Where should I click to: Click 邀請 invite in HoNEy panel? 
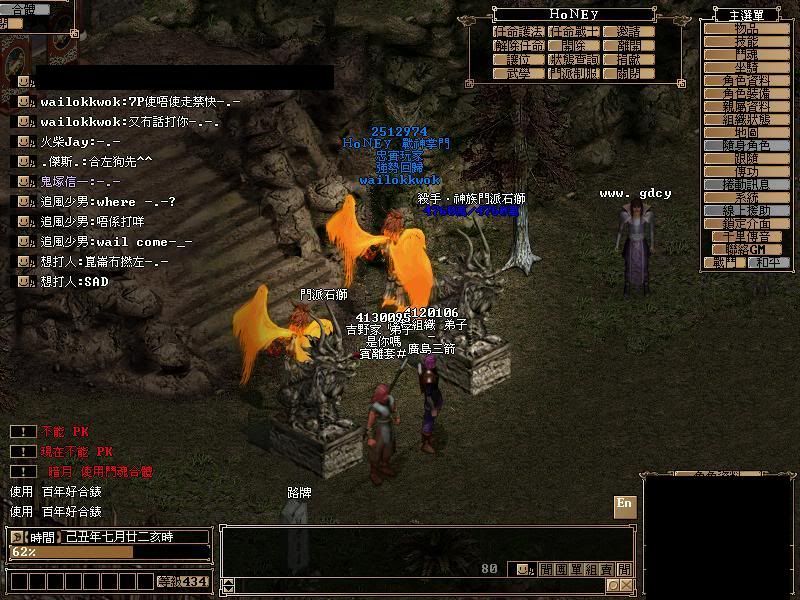[628, 32]
